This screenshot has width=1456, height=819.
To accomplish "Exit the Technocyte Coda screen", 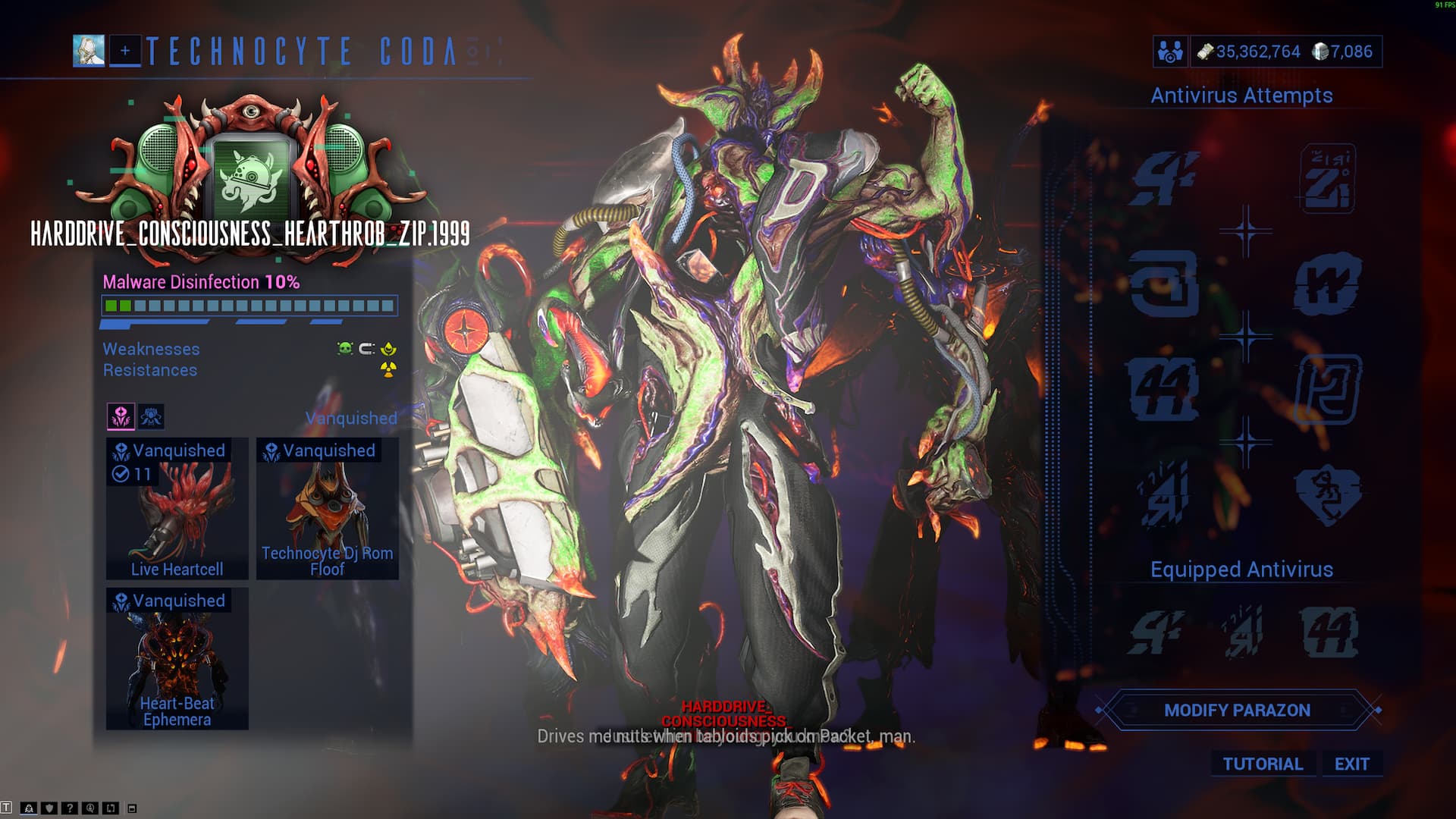I will pos(1352,764).
